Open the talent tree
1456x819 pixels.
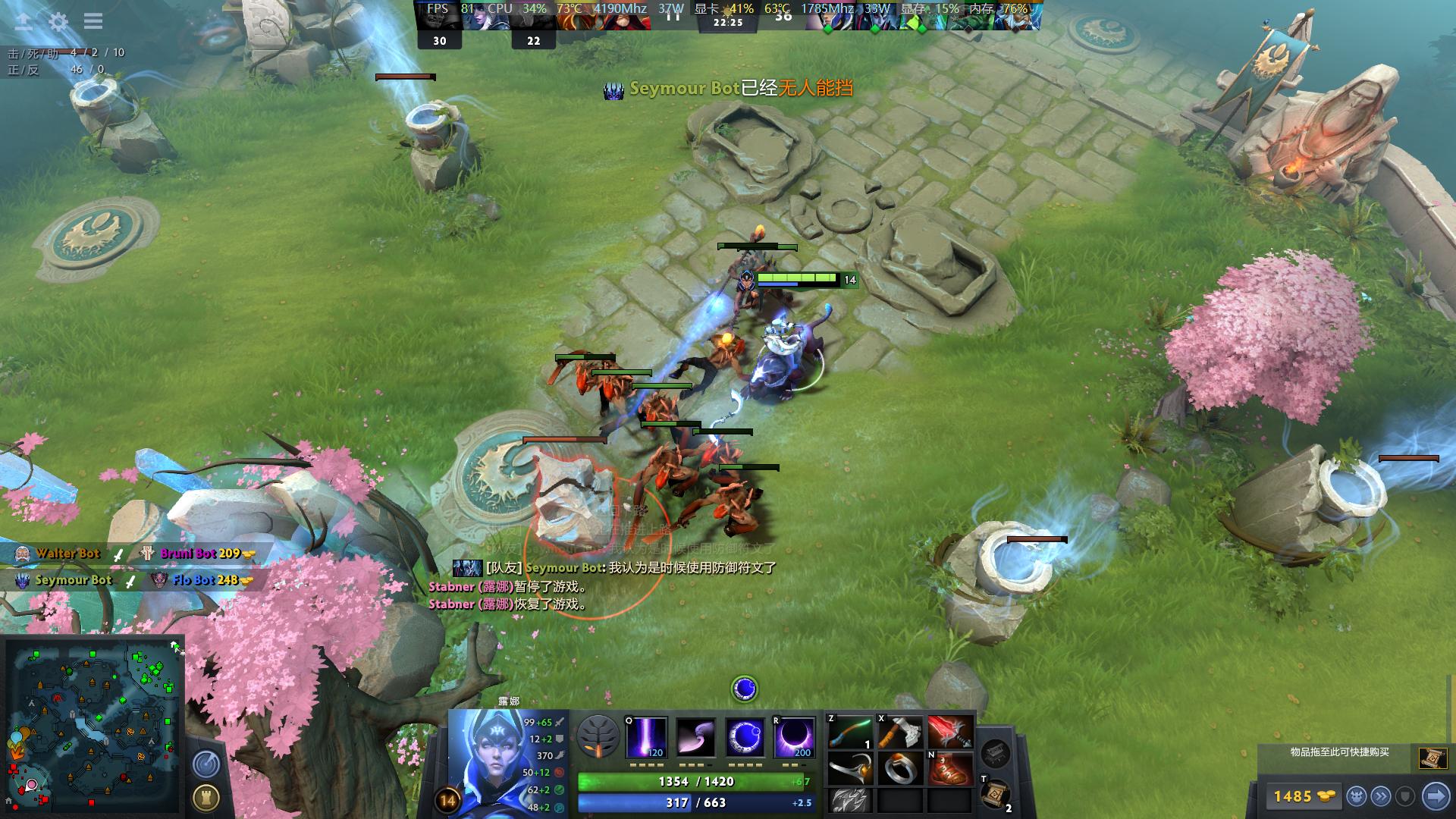pos(598,736)
